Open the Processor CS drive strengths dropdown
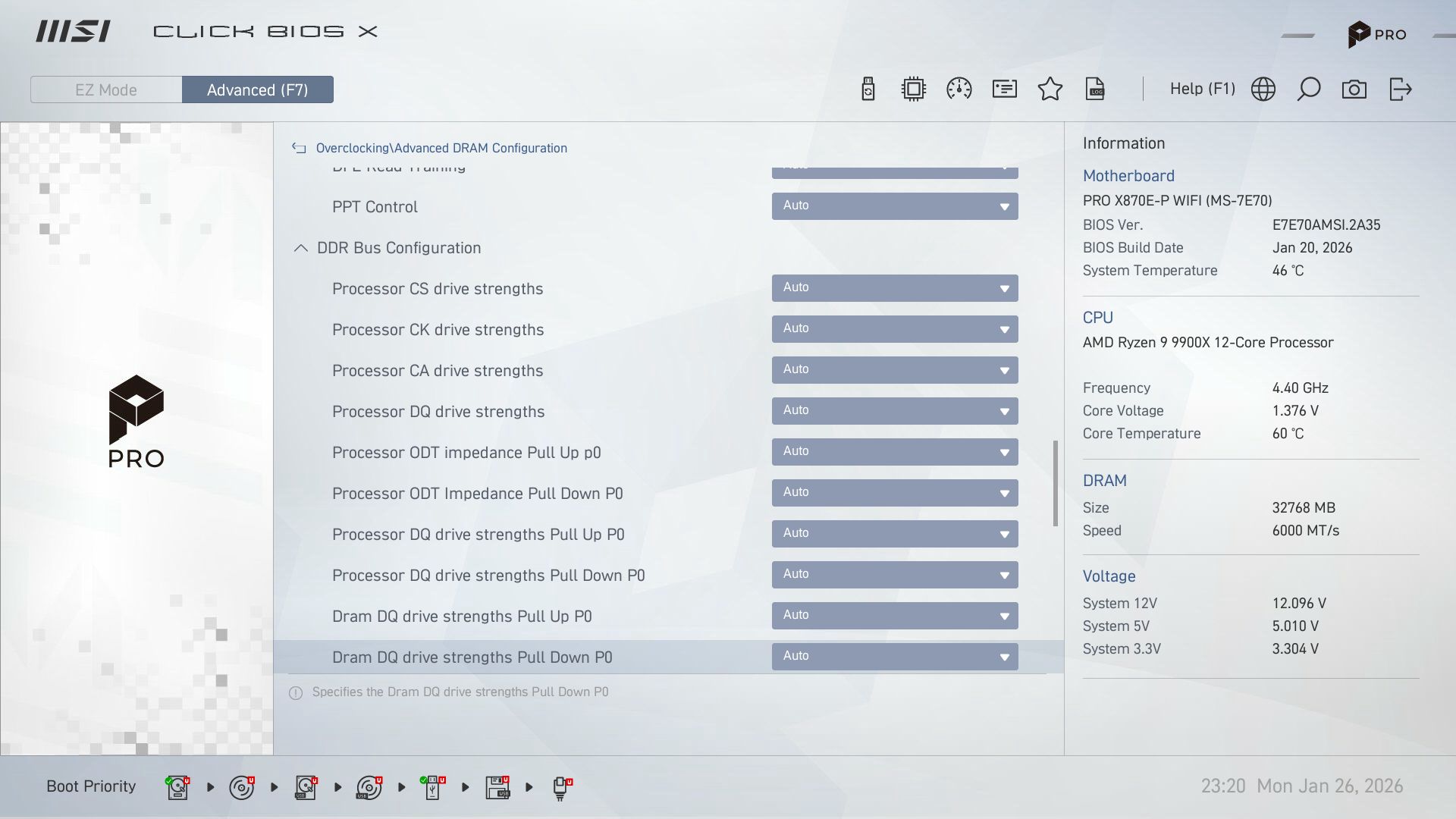 coord(895,287)
